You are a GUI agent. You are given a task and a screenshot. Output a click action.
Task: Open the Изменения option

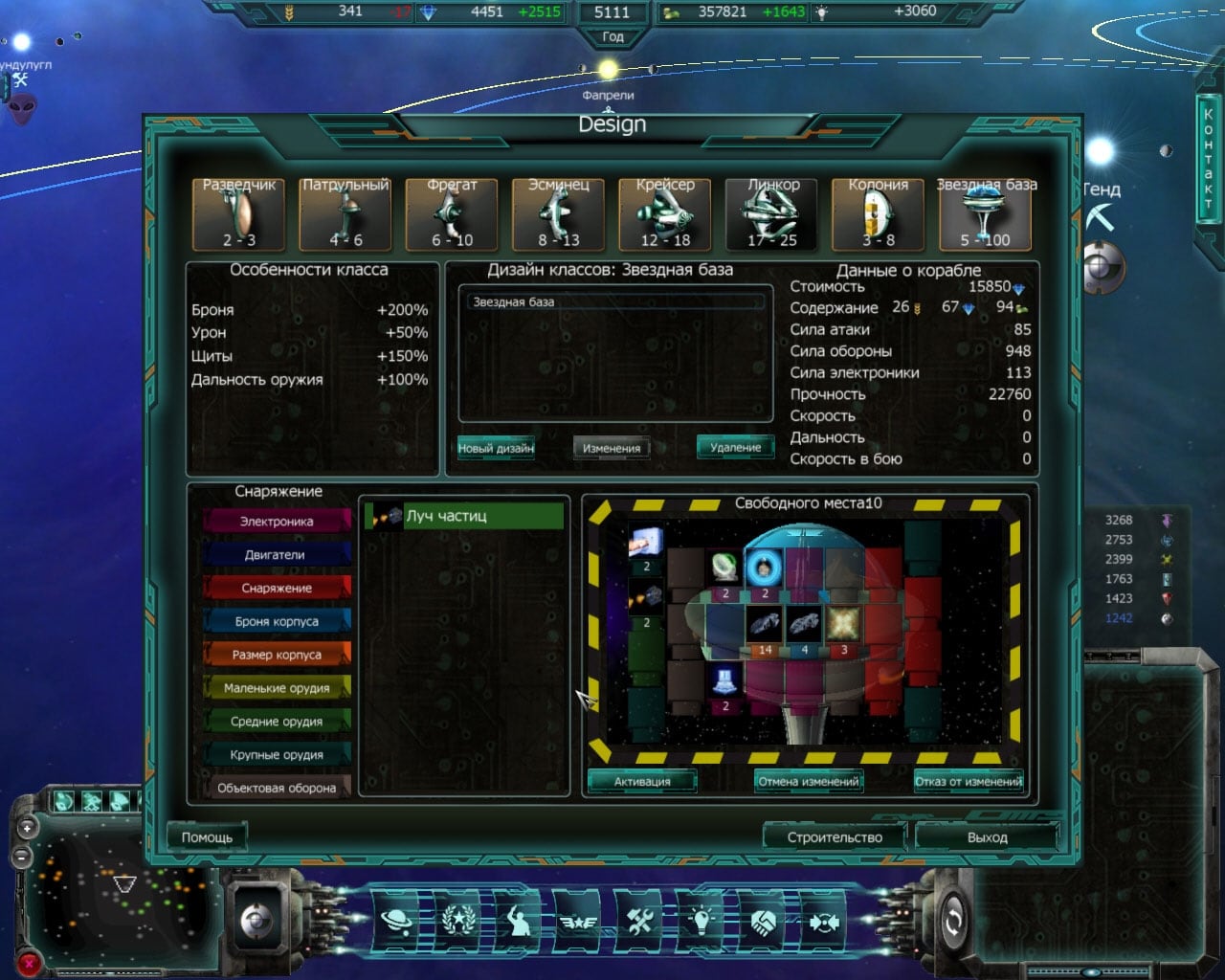click(x=612, y=448)
